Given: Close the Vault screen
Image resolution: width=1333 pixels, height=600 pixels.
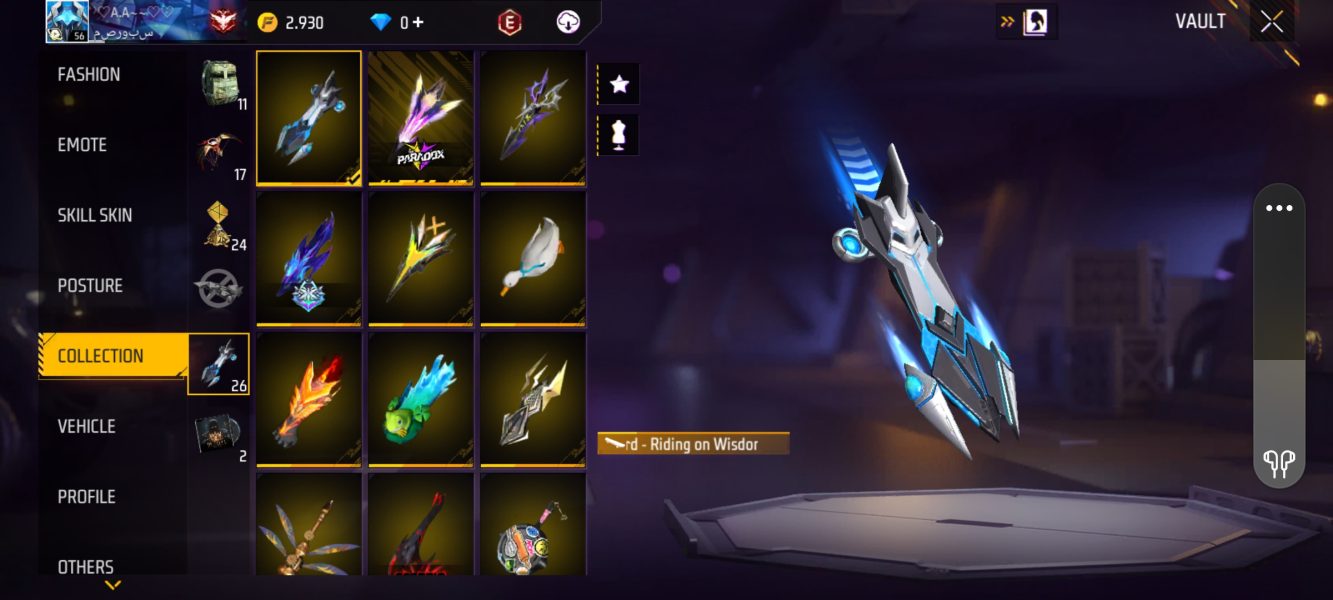Looking at the screenshot, I should (1271, 22).
